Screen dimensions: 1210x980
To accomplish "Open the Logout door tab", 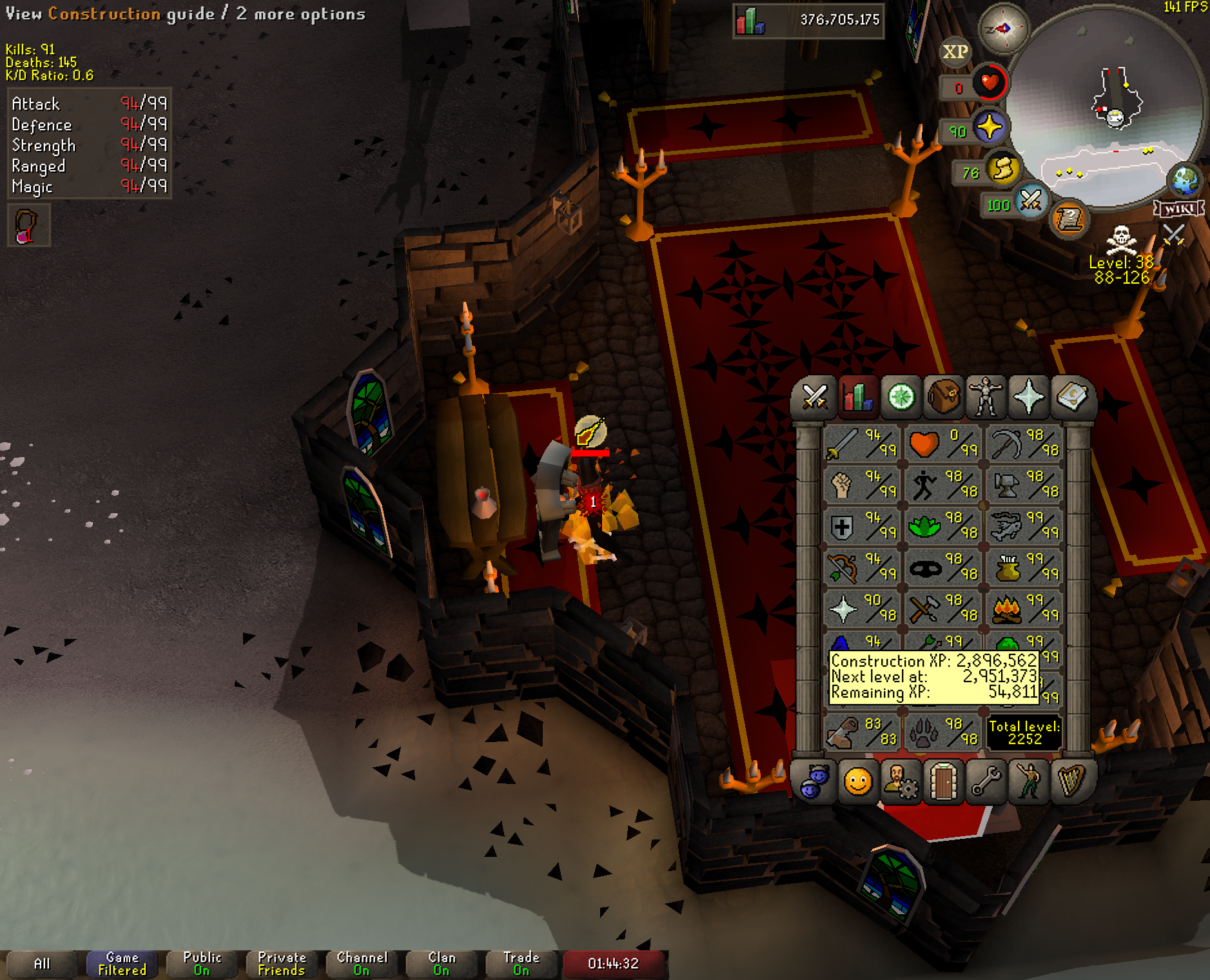I will point(943,782).
